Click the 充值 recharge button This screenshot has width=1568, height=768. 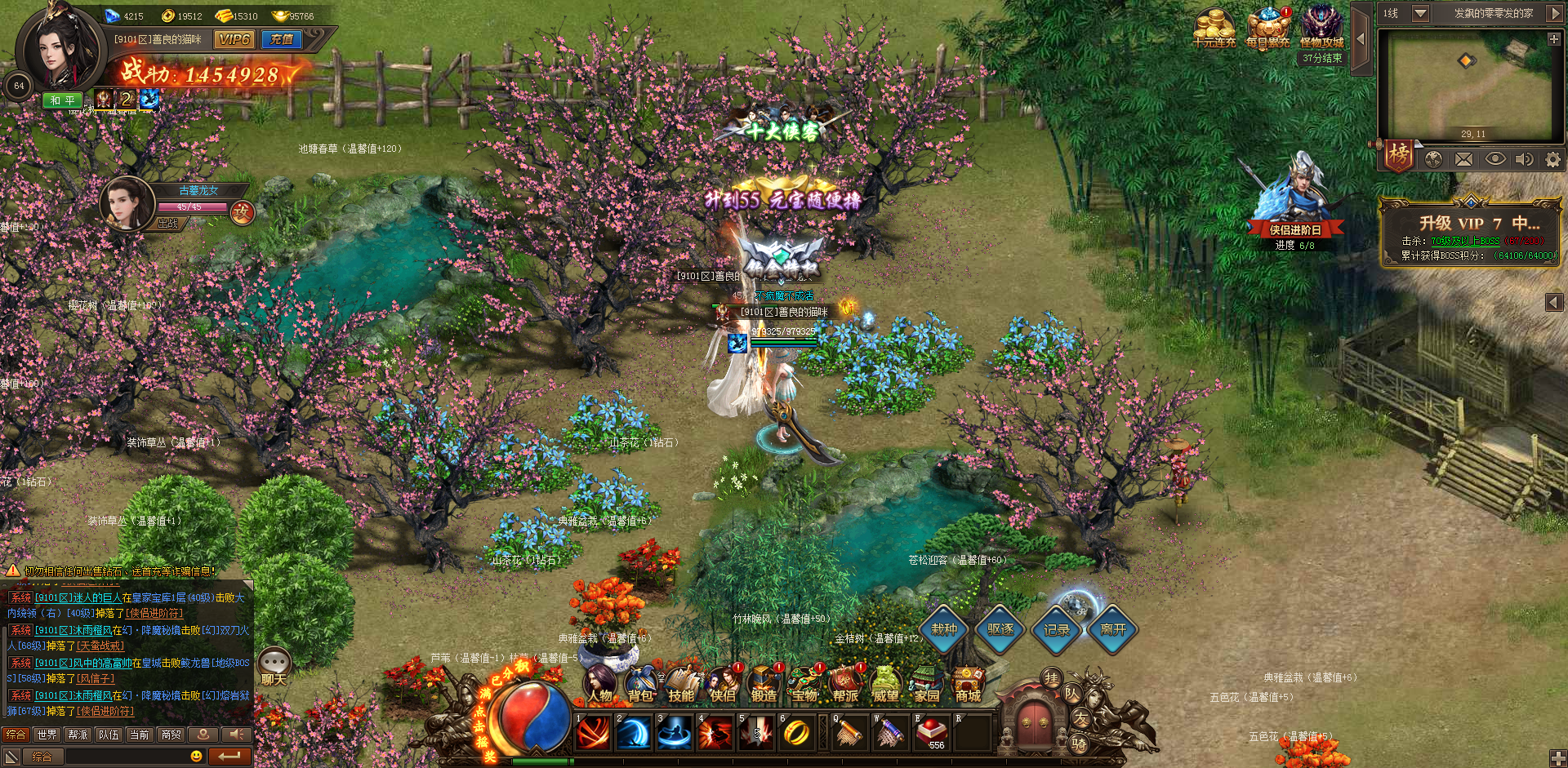282,39
